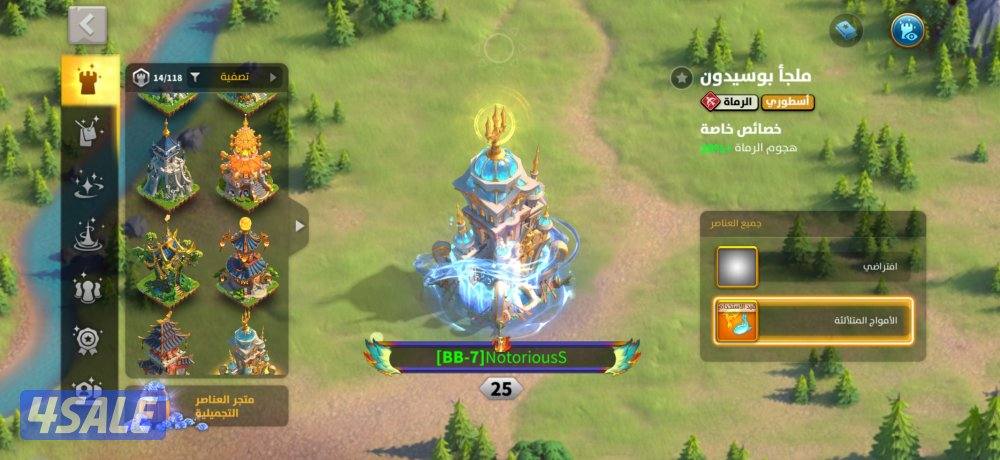
Task: Pick the green vine-covered castle skin
Action: [167, 262]
